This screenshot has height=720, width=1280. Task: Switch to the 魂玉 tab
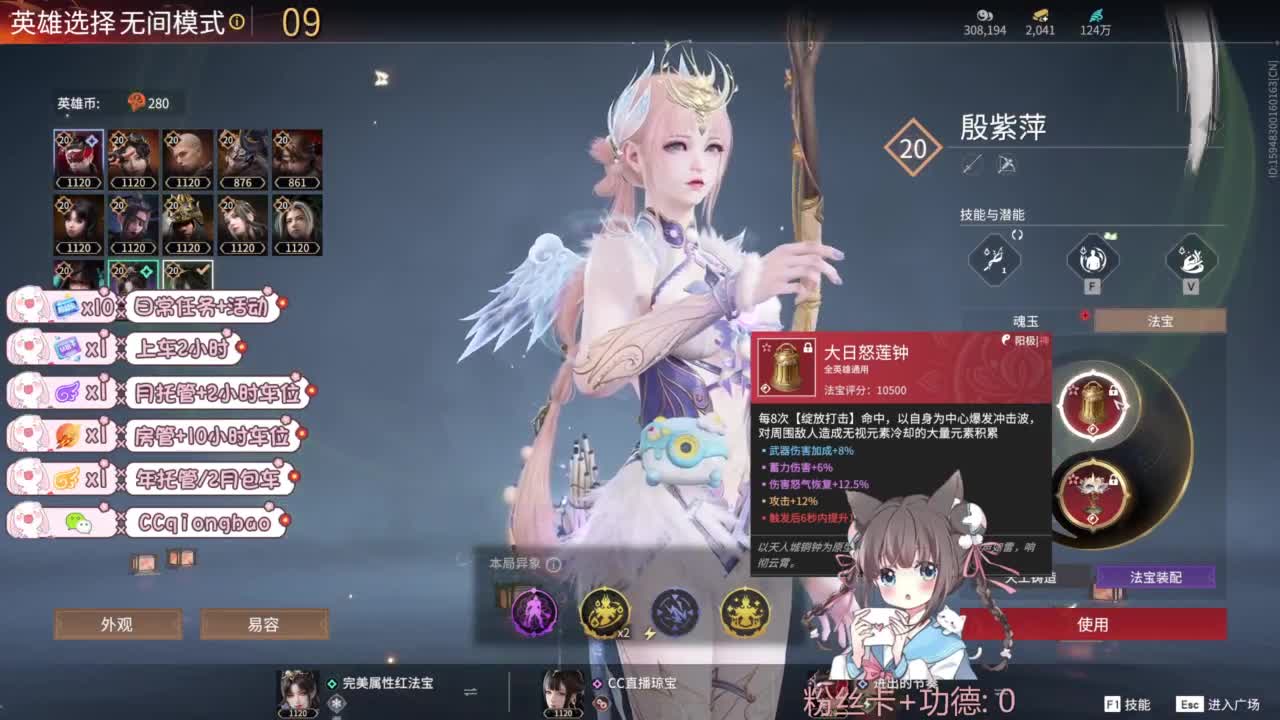(1022, 321)
